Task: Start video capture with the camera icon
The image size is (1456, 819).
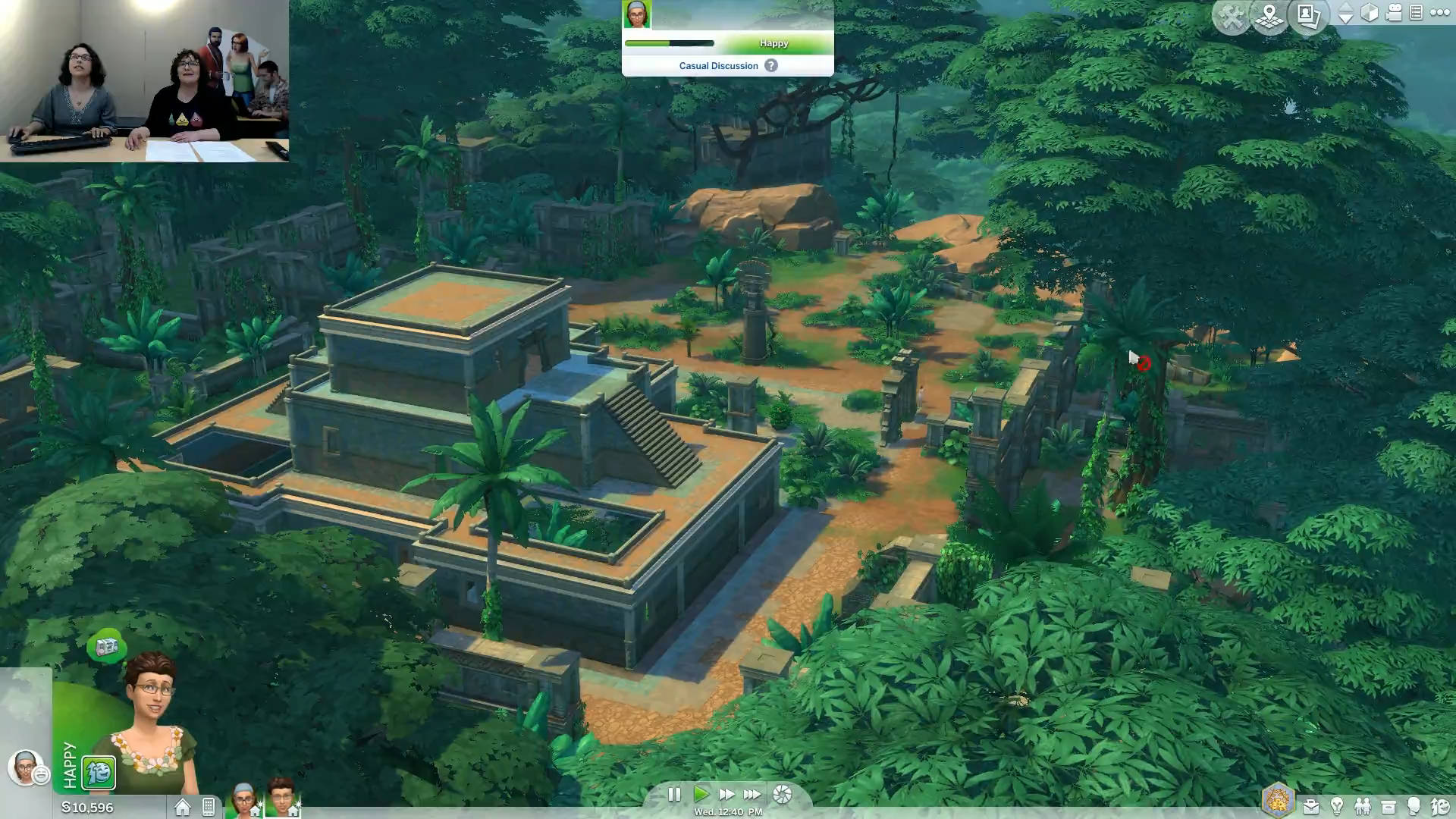Action: [1393, 13]
